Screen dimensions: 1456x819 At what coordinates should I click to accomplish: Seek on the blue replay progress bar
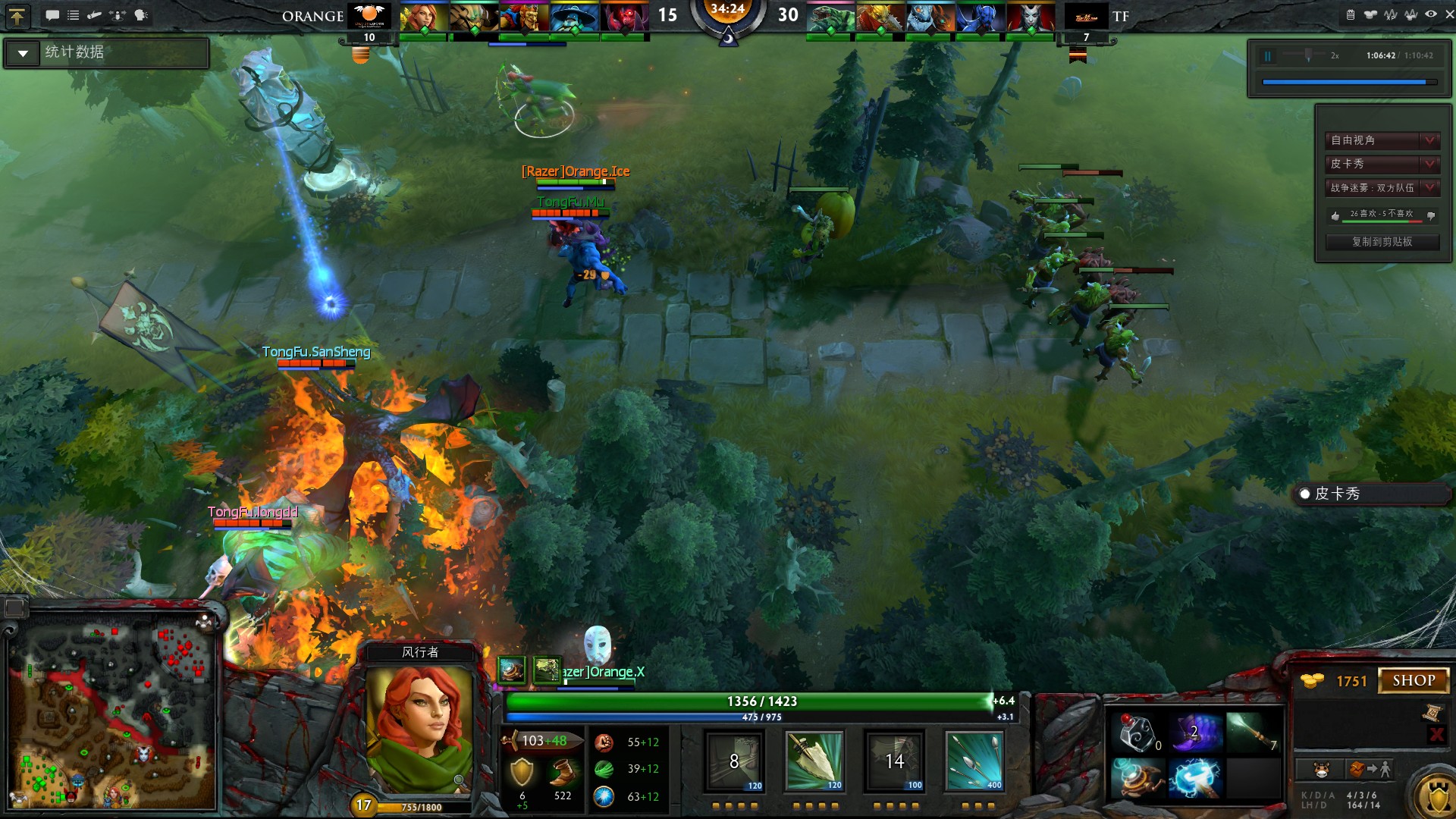point(1348,82)
